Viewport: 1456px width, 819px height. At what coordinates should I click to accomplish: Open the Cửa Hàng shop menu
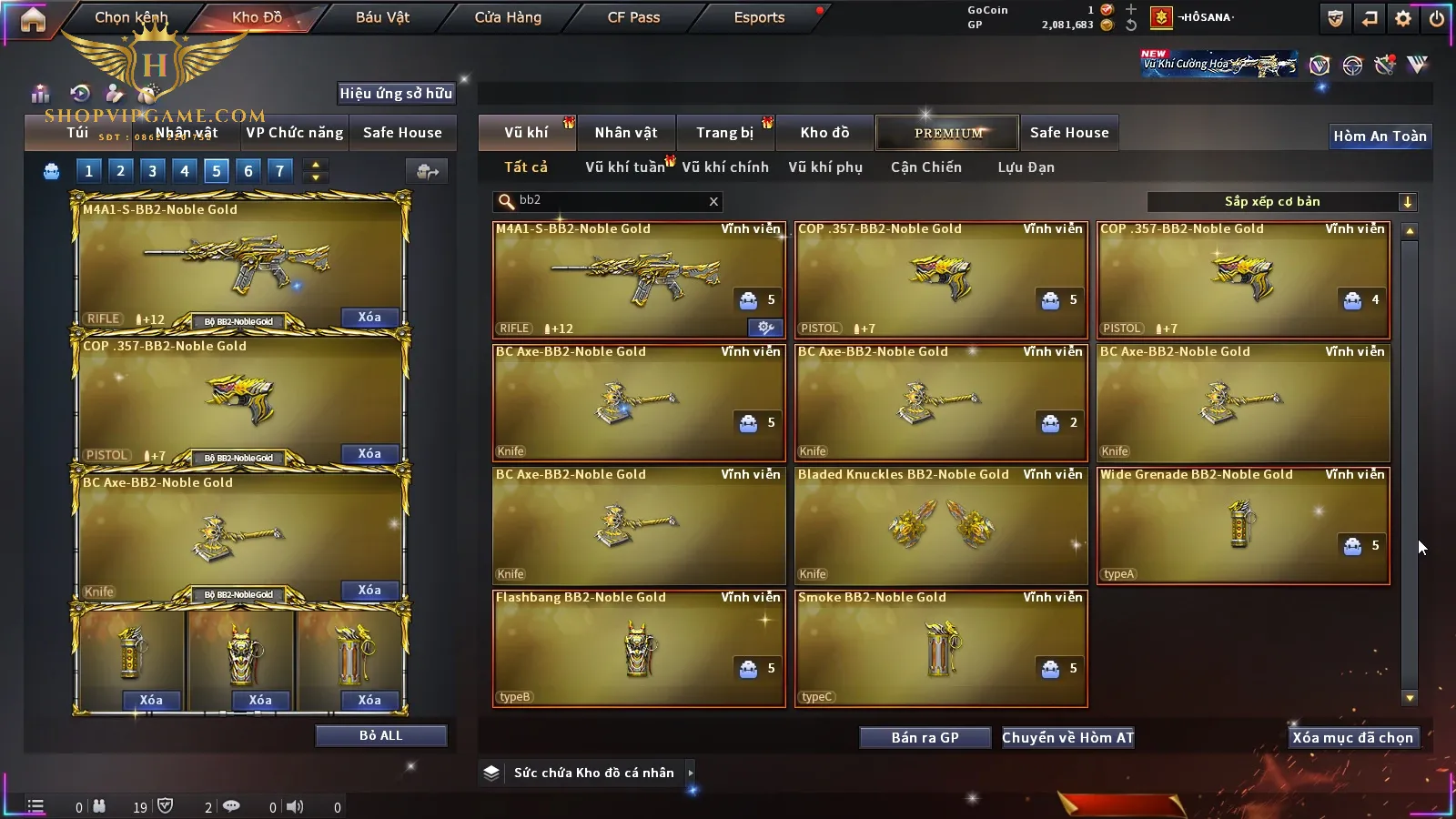click(x=508, y=17)
